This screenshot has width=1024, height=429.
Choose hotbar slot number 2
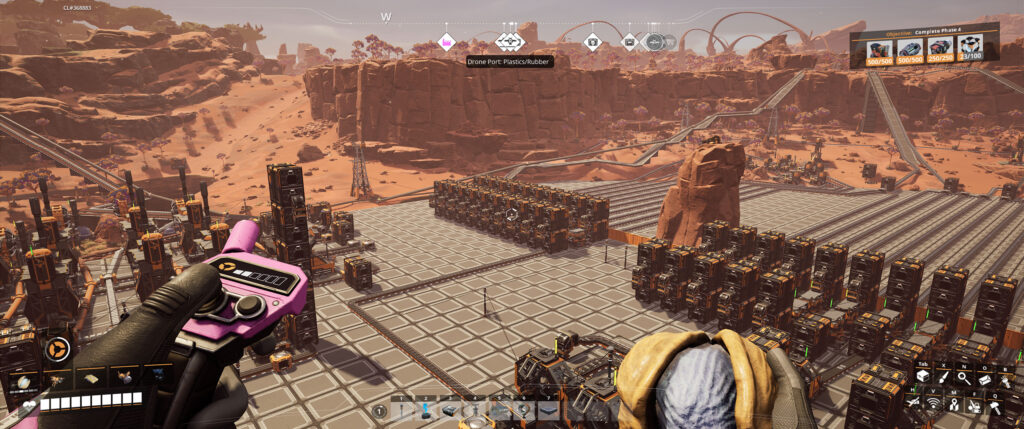(425, 410)
